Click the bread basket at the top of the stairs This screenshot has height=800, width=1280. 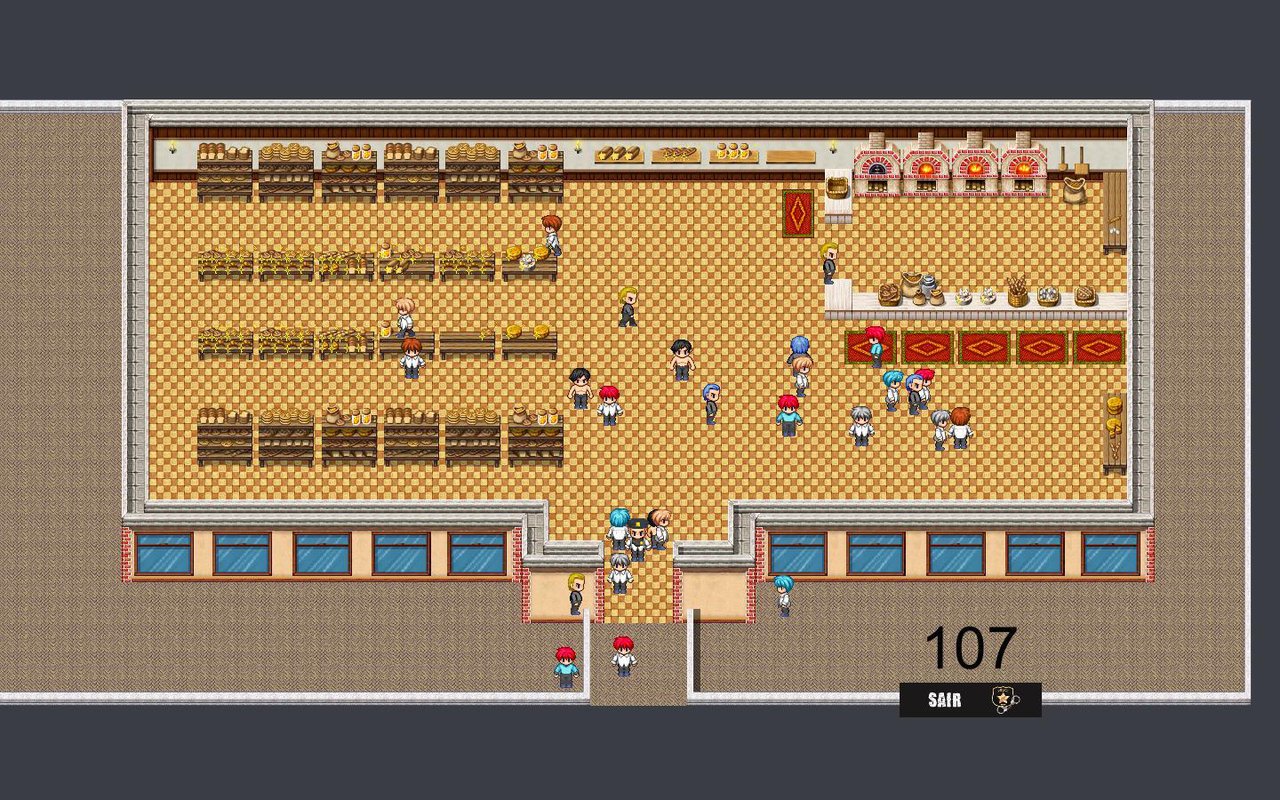837,186
